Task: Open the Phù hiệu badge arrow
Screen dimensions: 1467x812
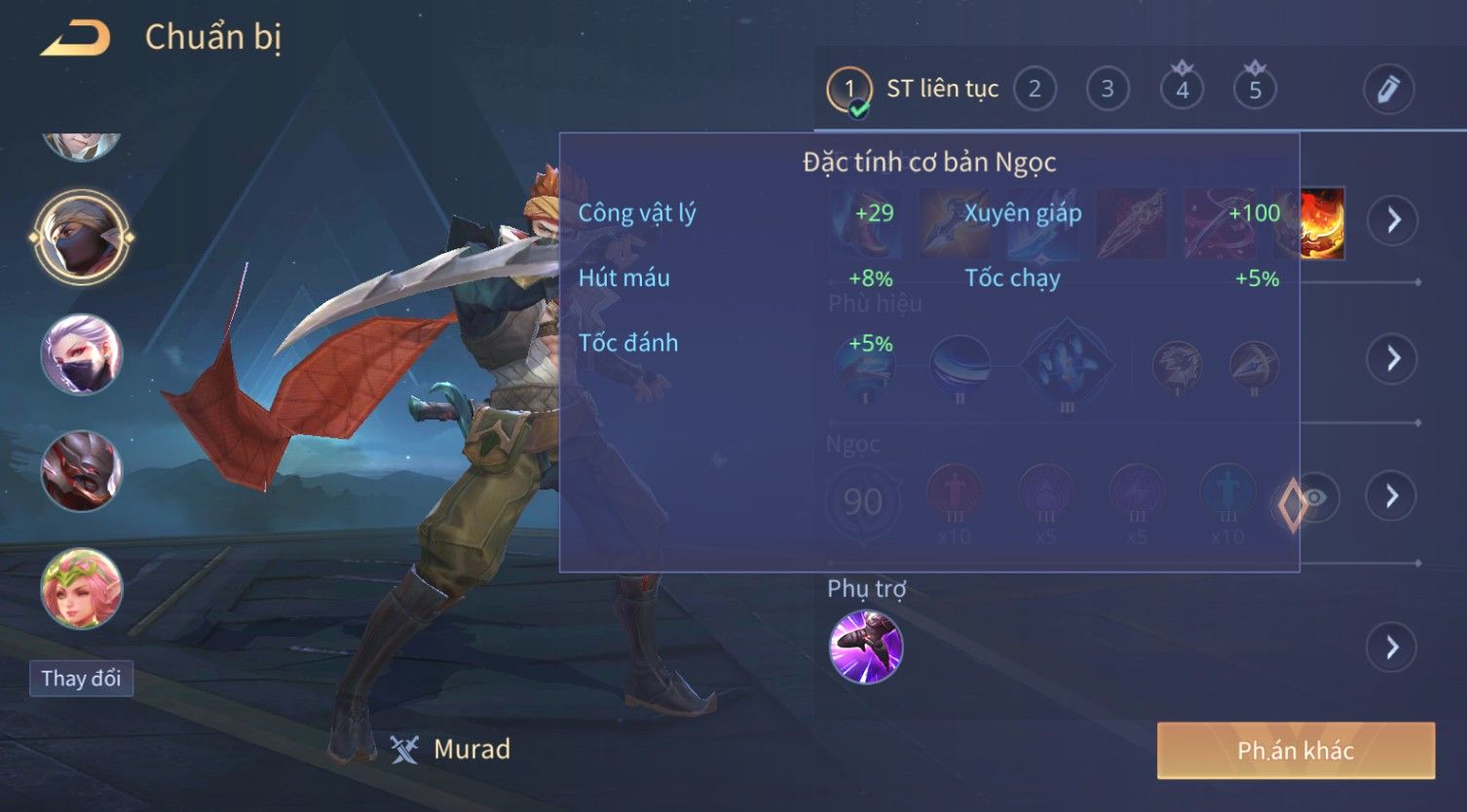Action: (x=1393, y=358)
